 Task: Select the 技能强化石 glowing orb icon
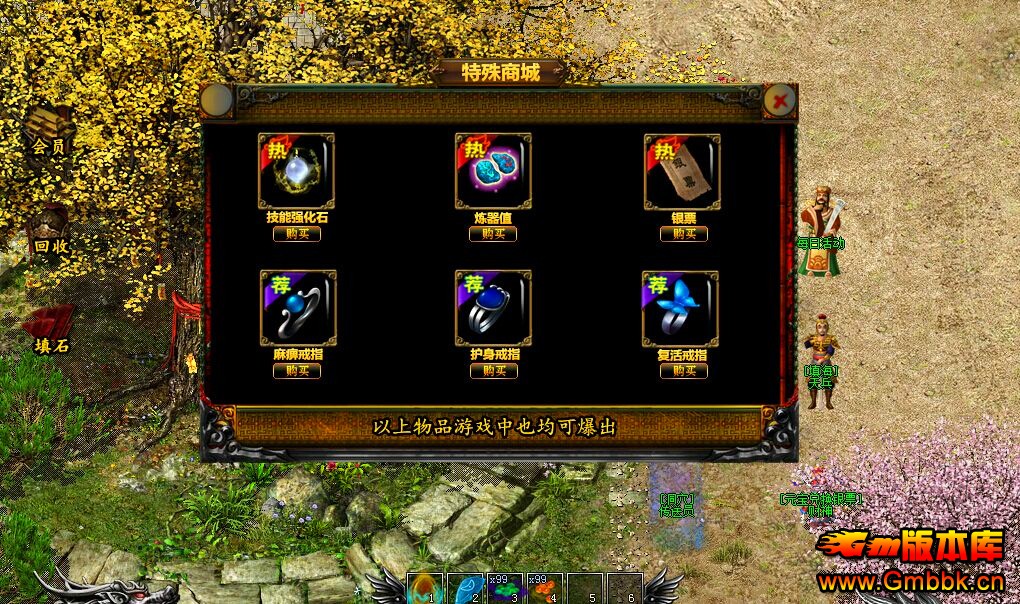(x=297, y=171)
